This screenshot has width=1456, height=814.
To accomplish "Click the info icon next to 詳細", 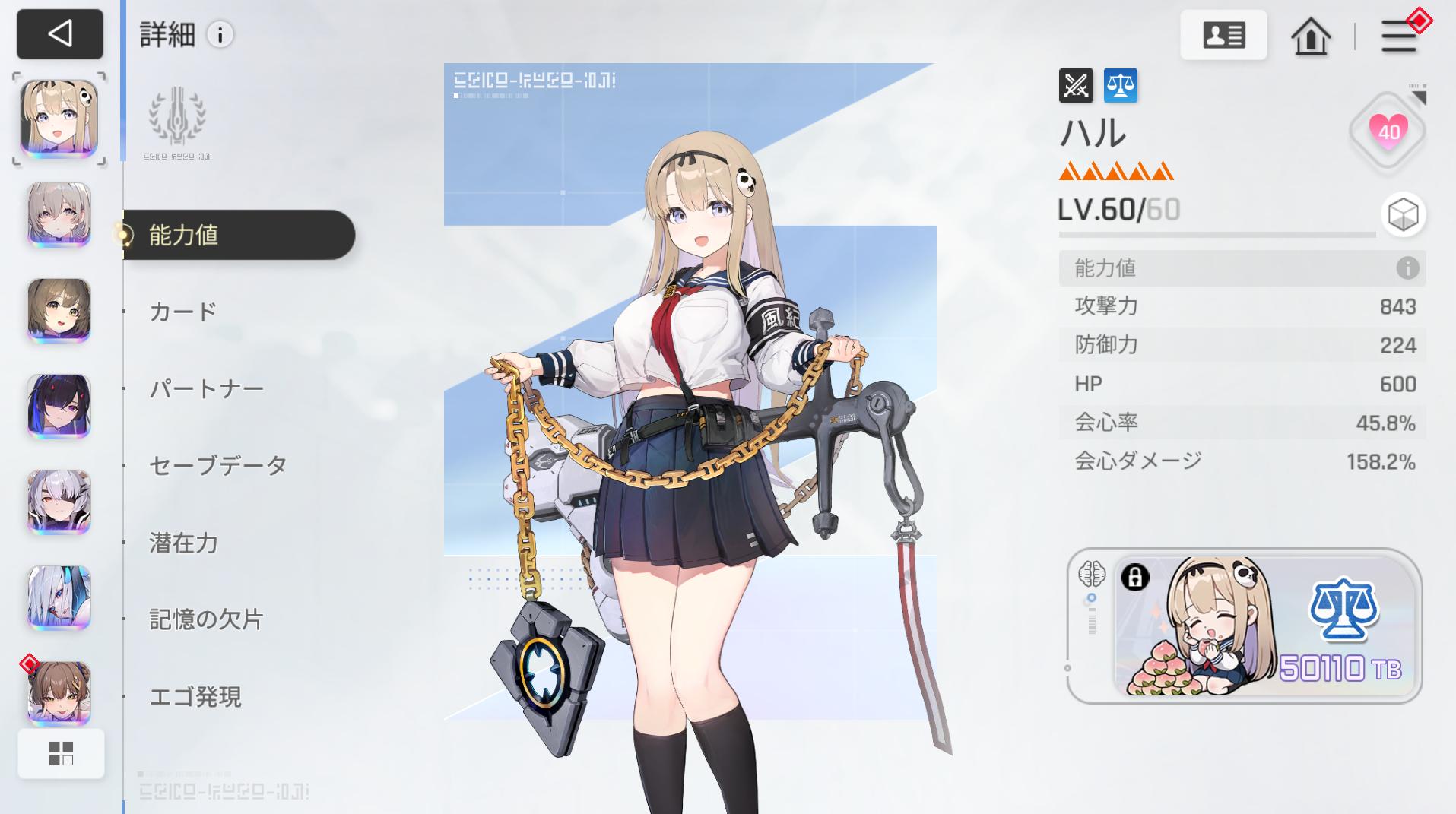I will pyautogui.click(x=220, y=34).
